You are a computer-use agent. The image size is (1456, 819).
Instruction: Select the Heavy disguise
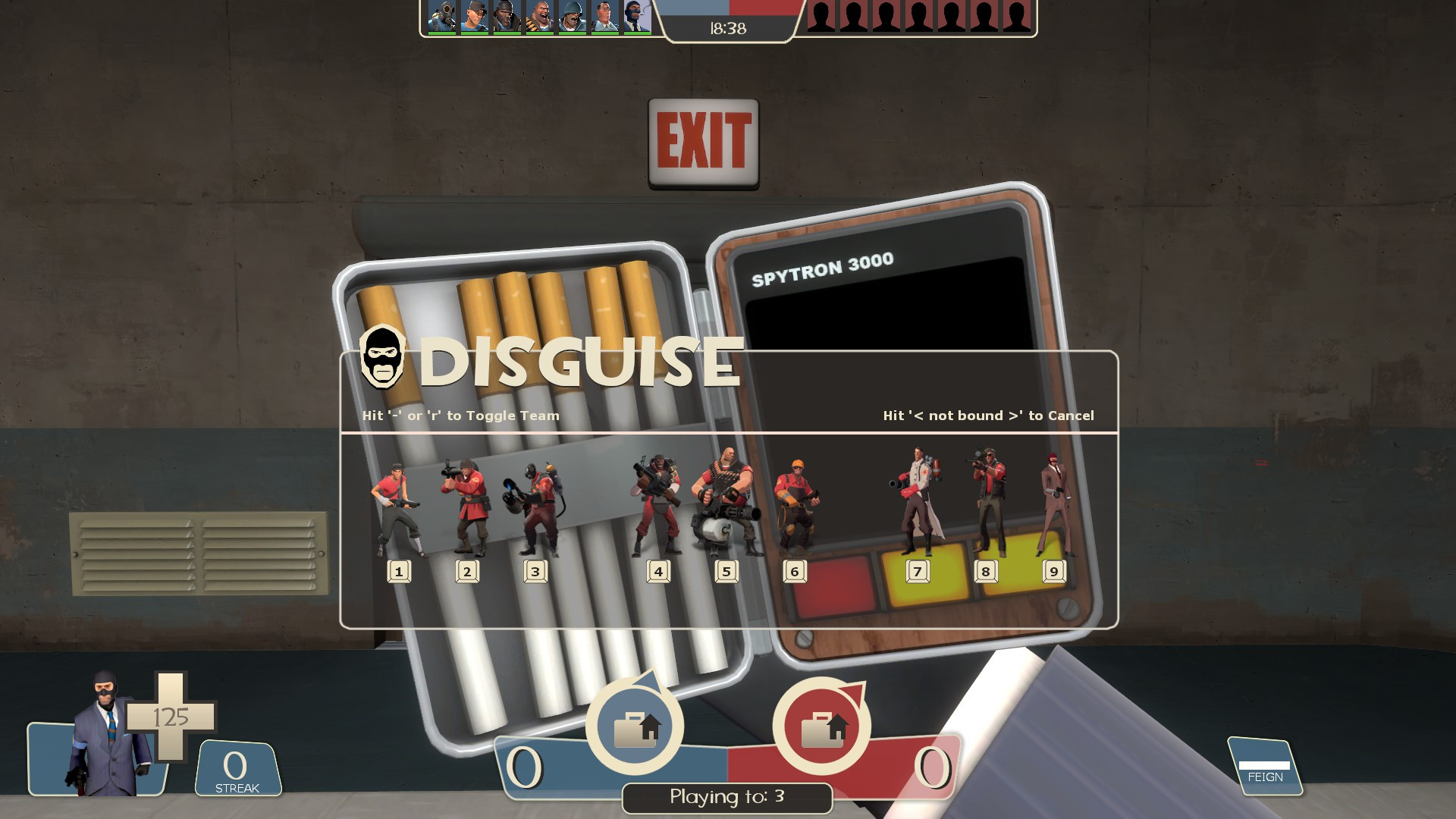[x=726, y=500]
